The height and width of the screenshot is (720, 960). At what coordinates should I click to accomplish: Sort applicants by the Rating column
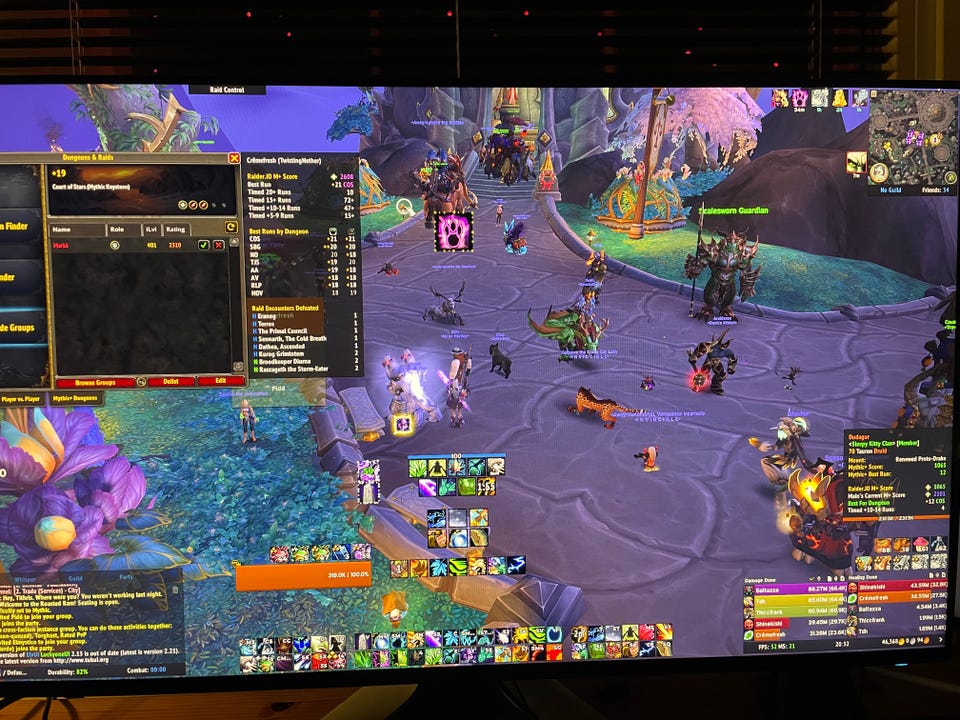(175, 229)
